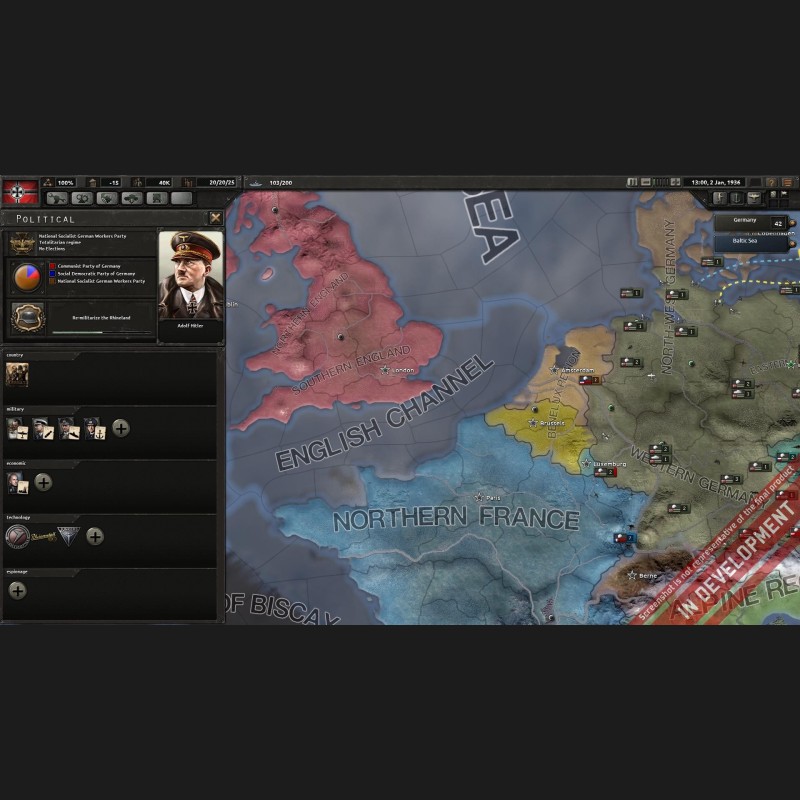Image resolution: width=800 pixels, height=800 pixels.
Task: Add a new economic minister
Action: tap(43, 482)
